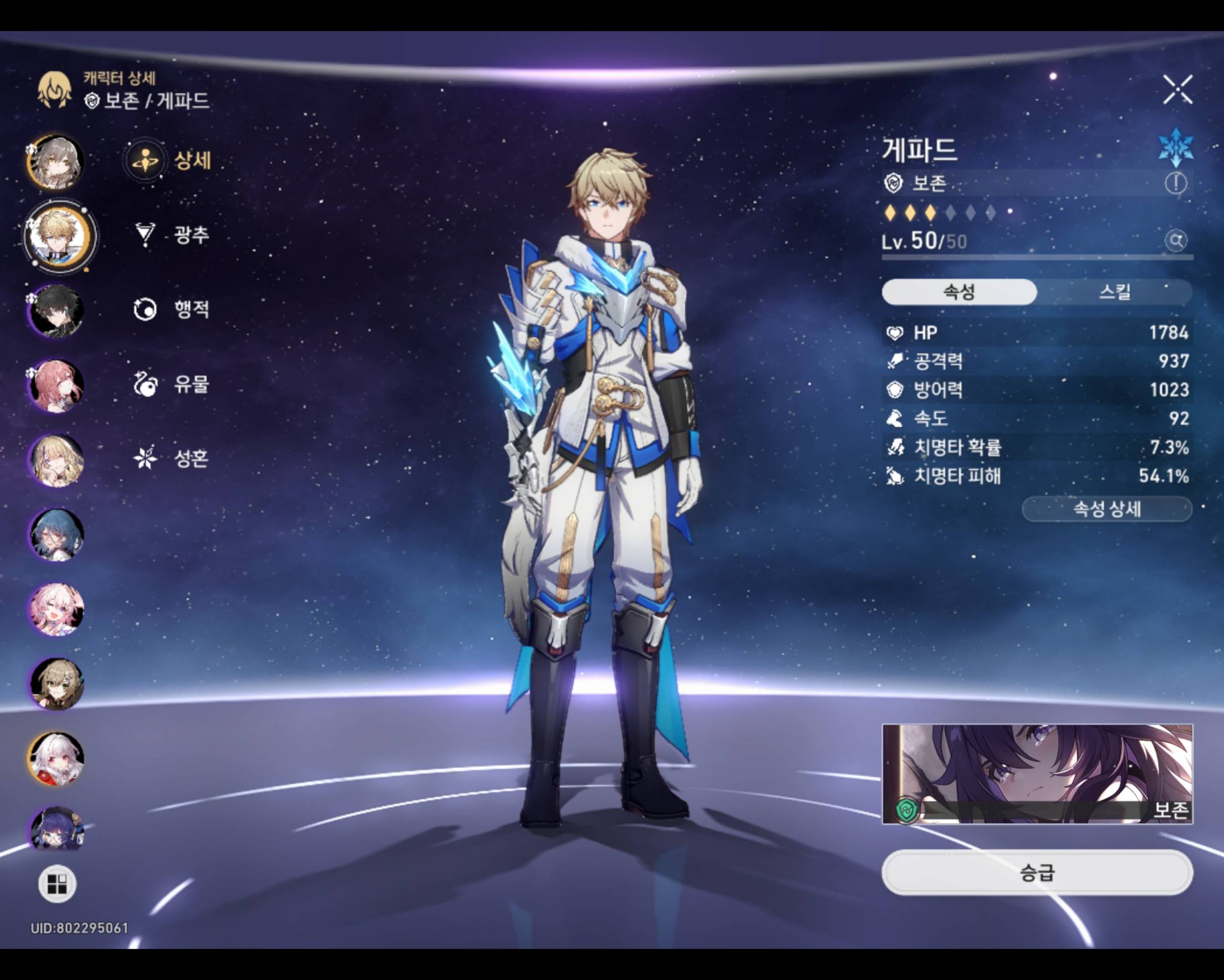Screen dimensions: 1224x980
Task: Show the 속성 상세 attribute details
Action: click(1106, 509)
